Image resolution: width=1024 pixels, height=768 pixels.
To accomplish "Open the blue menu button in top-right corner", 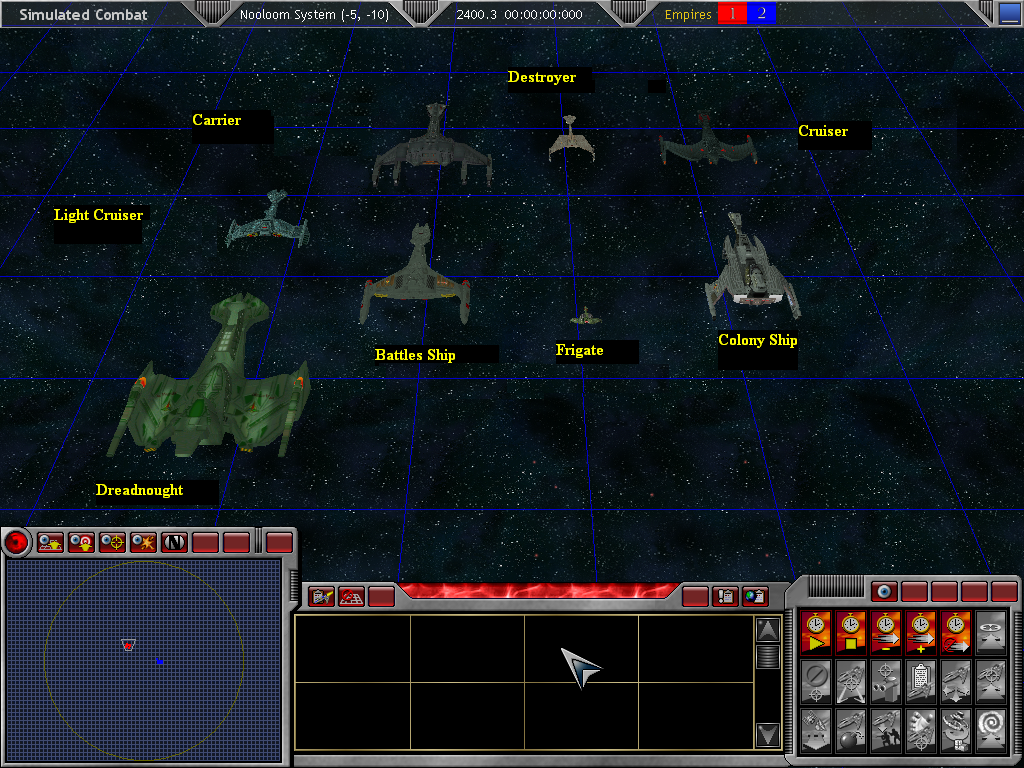I will (x=1010, y=14).
